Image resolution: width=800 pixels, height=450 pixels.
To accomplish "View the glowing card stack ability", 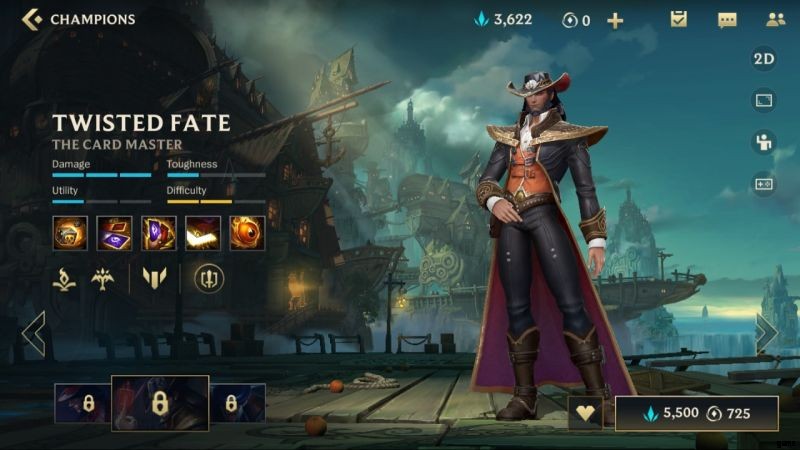I will click(x=203, y=233).
